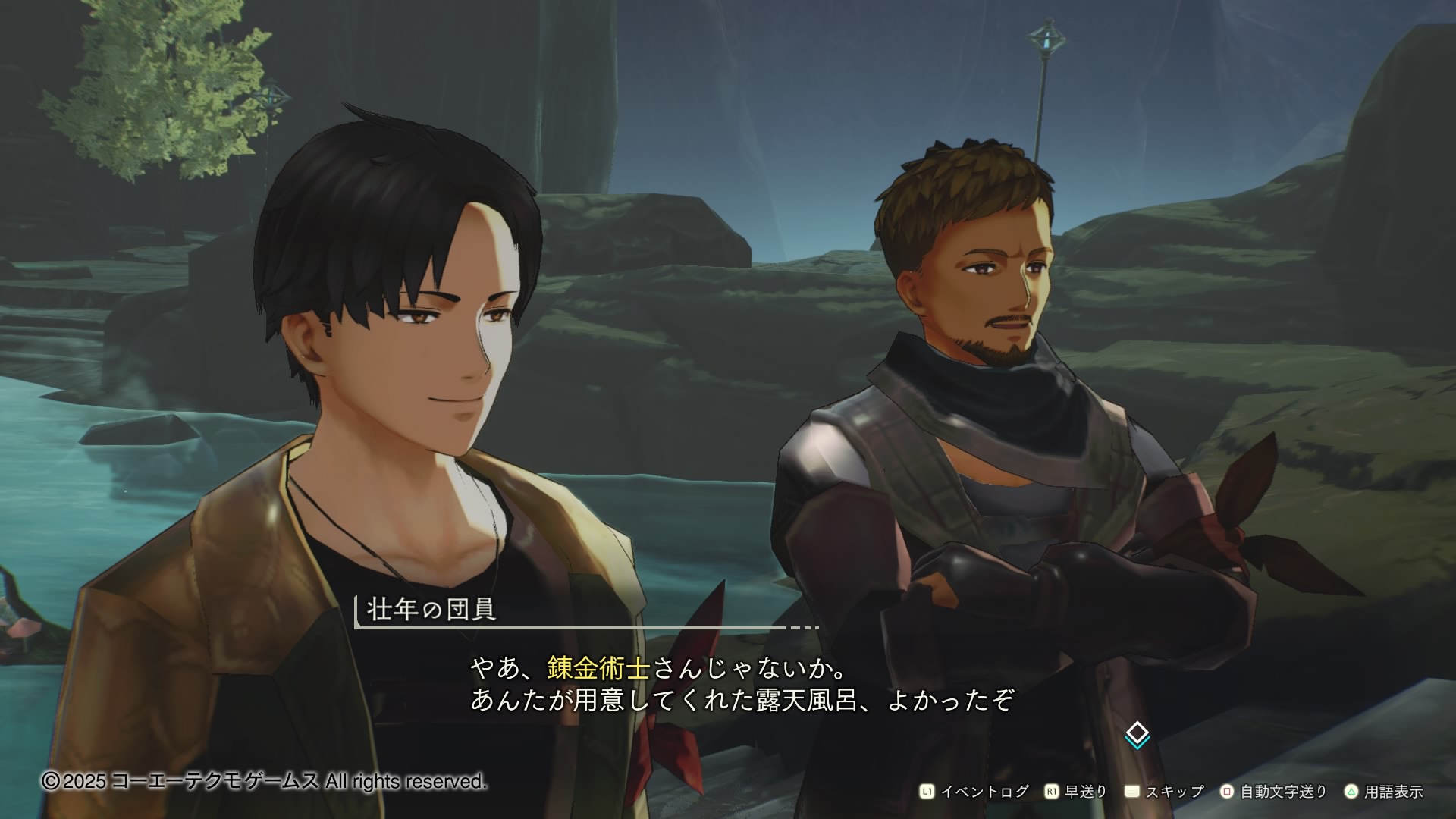The width and height of the screenshot is (1456, 819).
Task: Open the イベントログ event log
Action: [x=974, y=792]
